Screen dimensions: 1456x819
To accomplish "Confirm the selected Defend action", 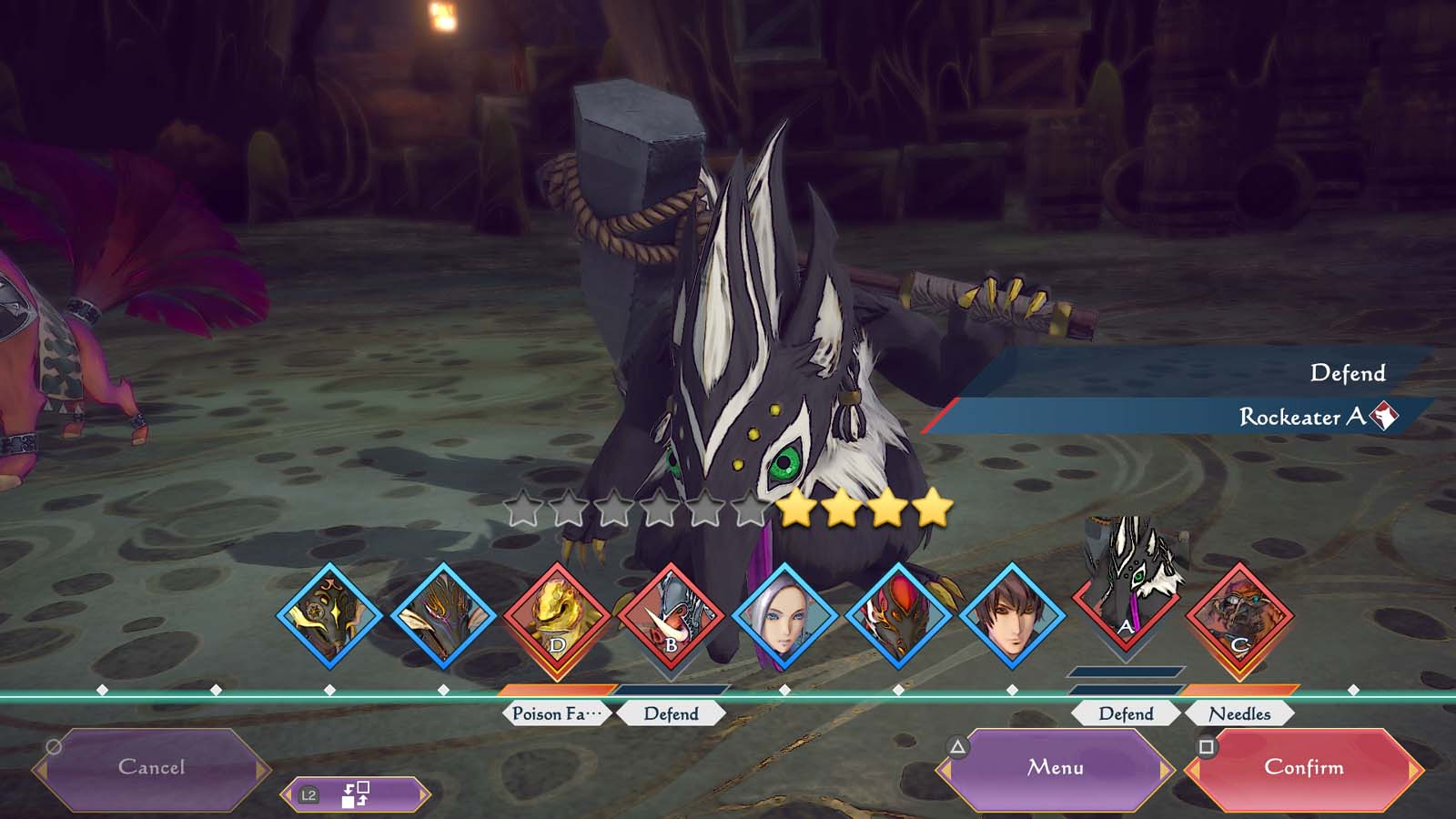I will (1303, 768).
